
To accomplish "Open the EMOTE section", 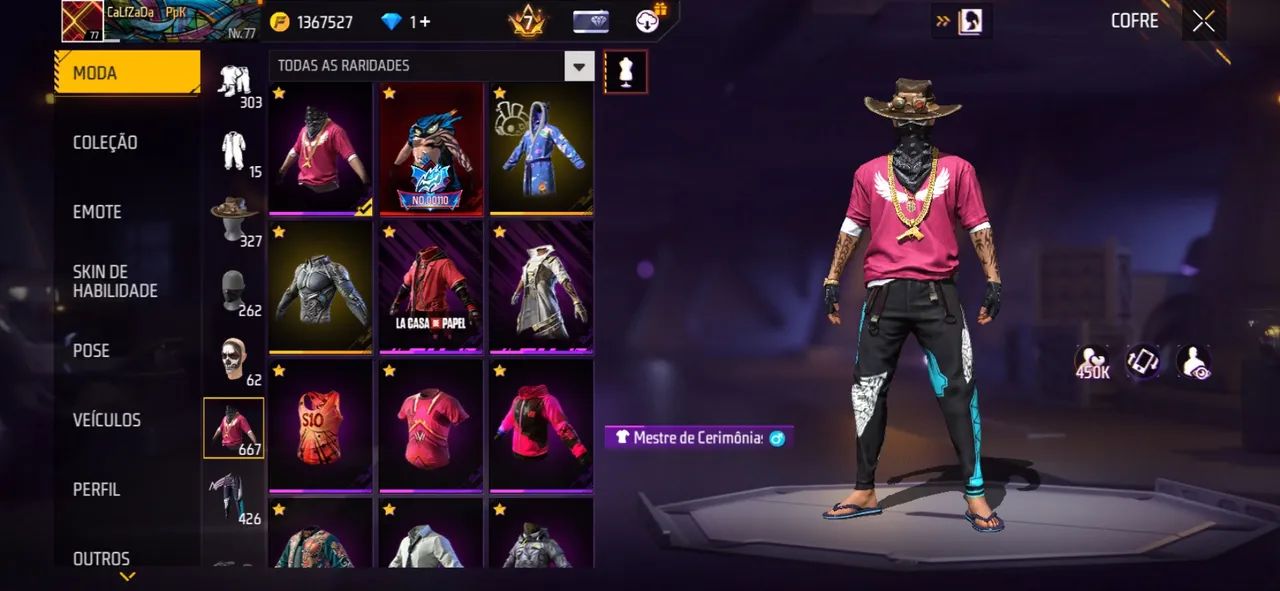I will click(x=97, y=212).
